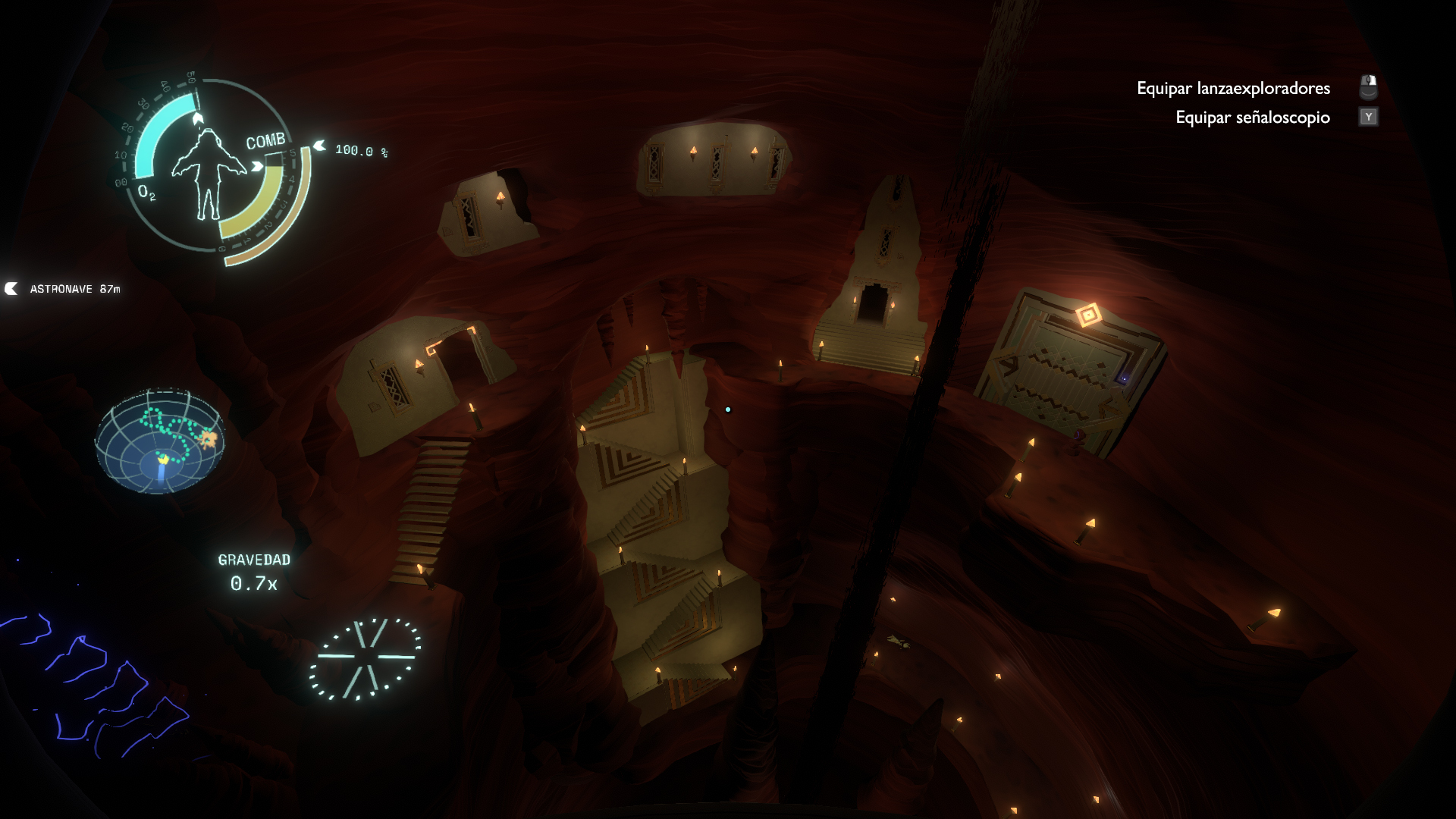Screen dimensions: 1456x819
Task: Toggle the GRAVEDAD 0.7x indicator
Action: click(x=253, y=573)
